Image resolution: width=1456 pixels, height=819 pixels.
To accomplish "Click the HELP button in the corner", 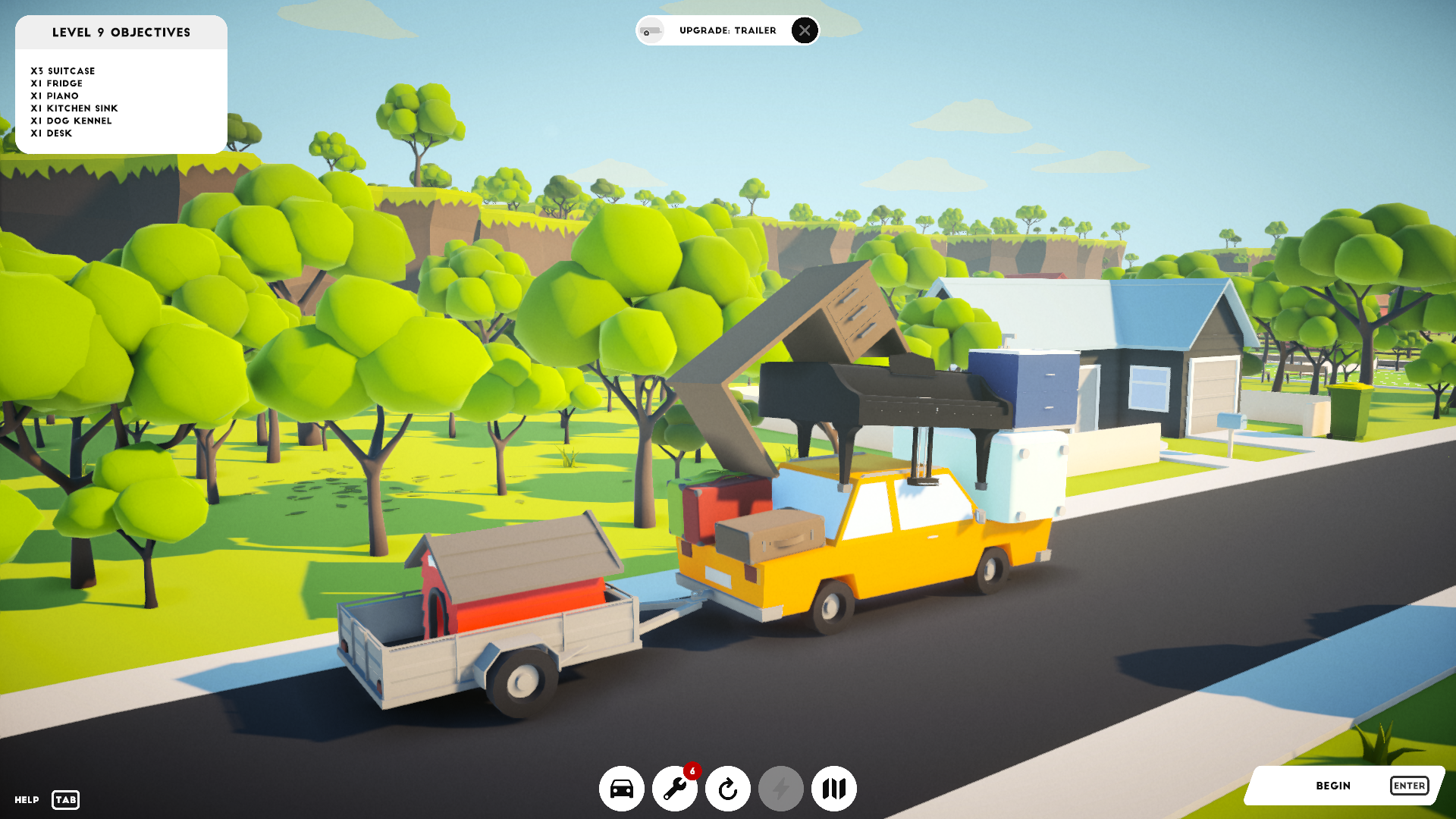I will [25, 799].
